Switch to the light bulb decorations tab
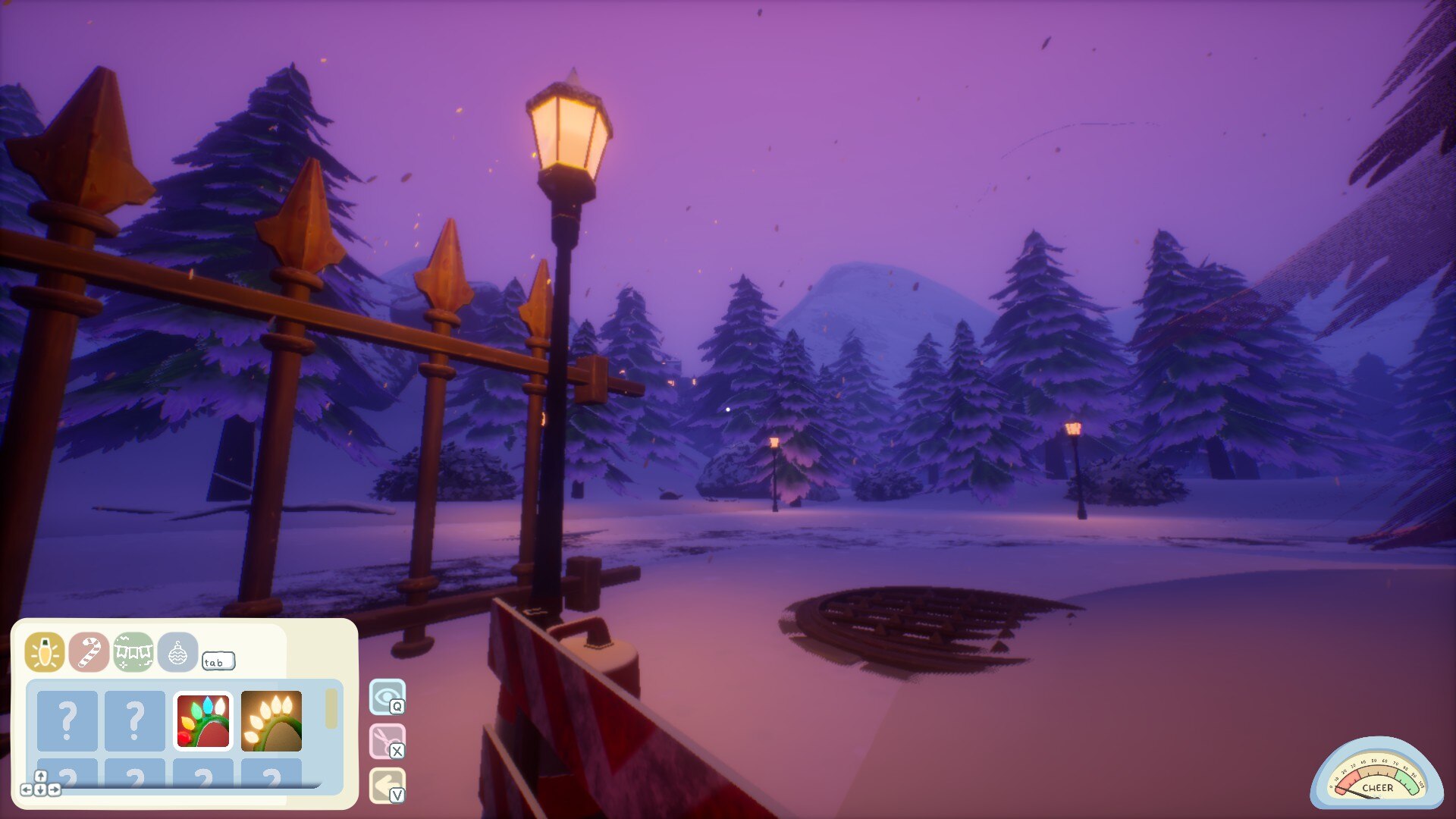1456x819 pixels. point(45,652)
